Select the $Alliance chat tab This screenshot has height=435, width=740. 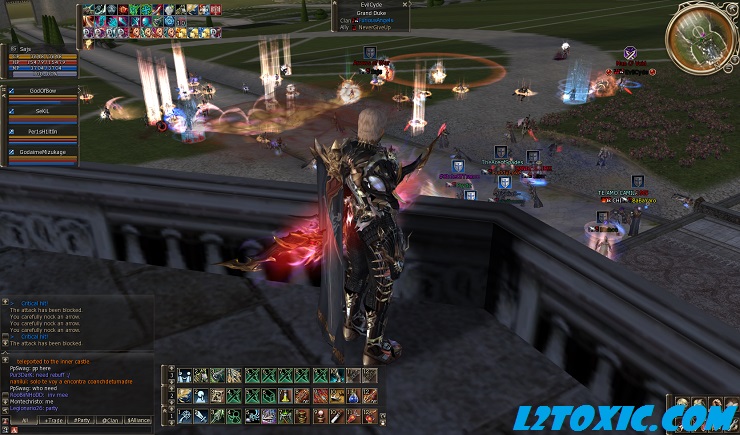(x=139, y=420)
